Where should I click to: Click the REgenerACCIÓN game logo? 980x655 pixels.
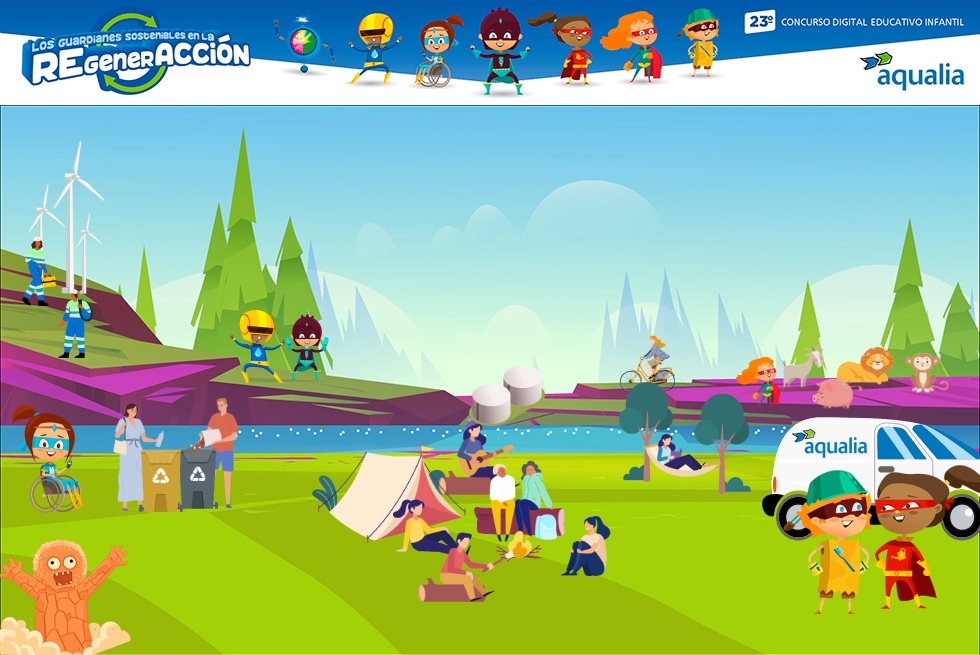point(136,55)
